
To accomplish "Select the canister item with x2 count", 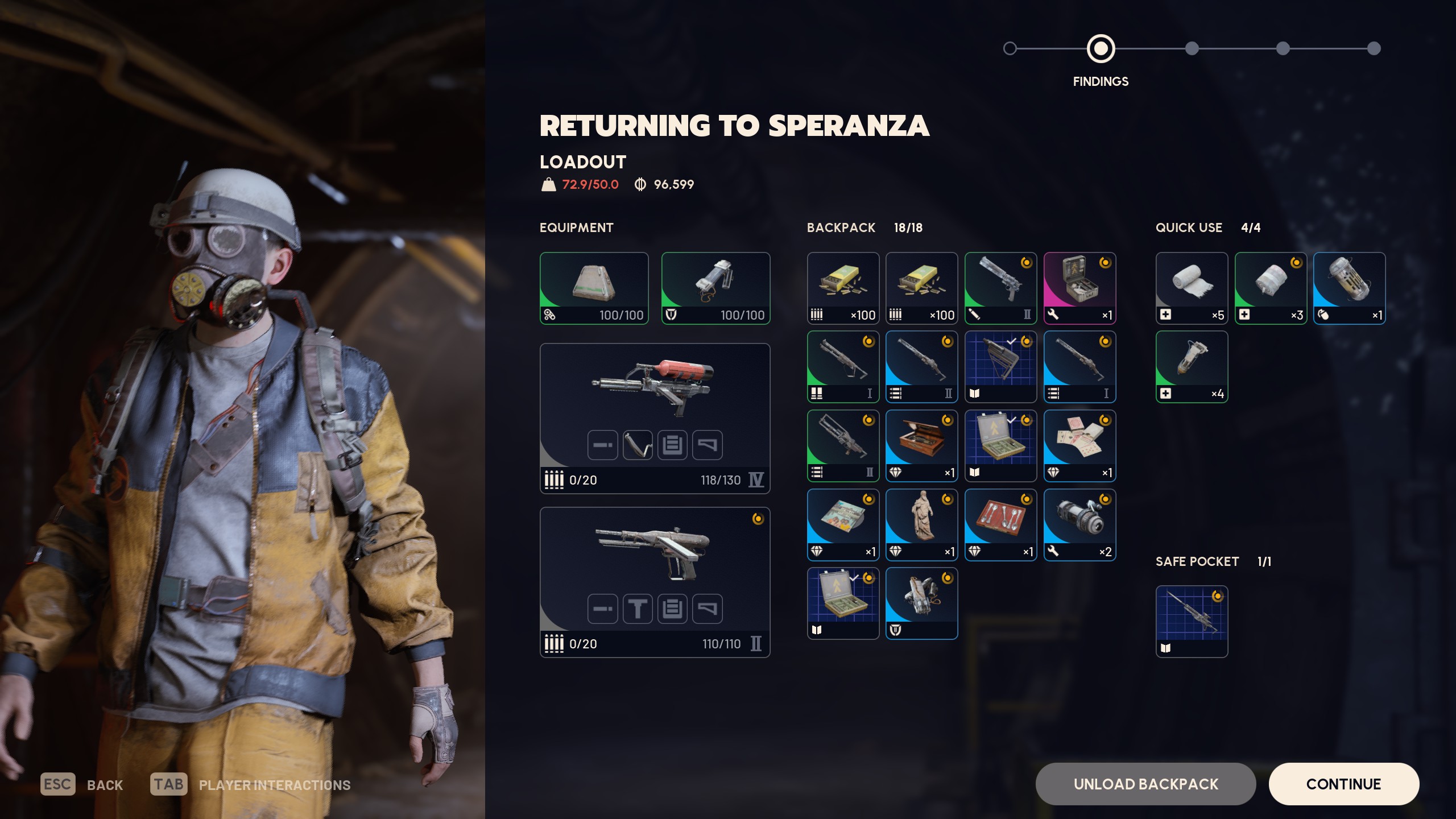I will tap(1079, 524).
